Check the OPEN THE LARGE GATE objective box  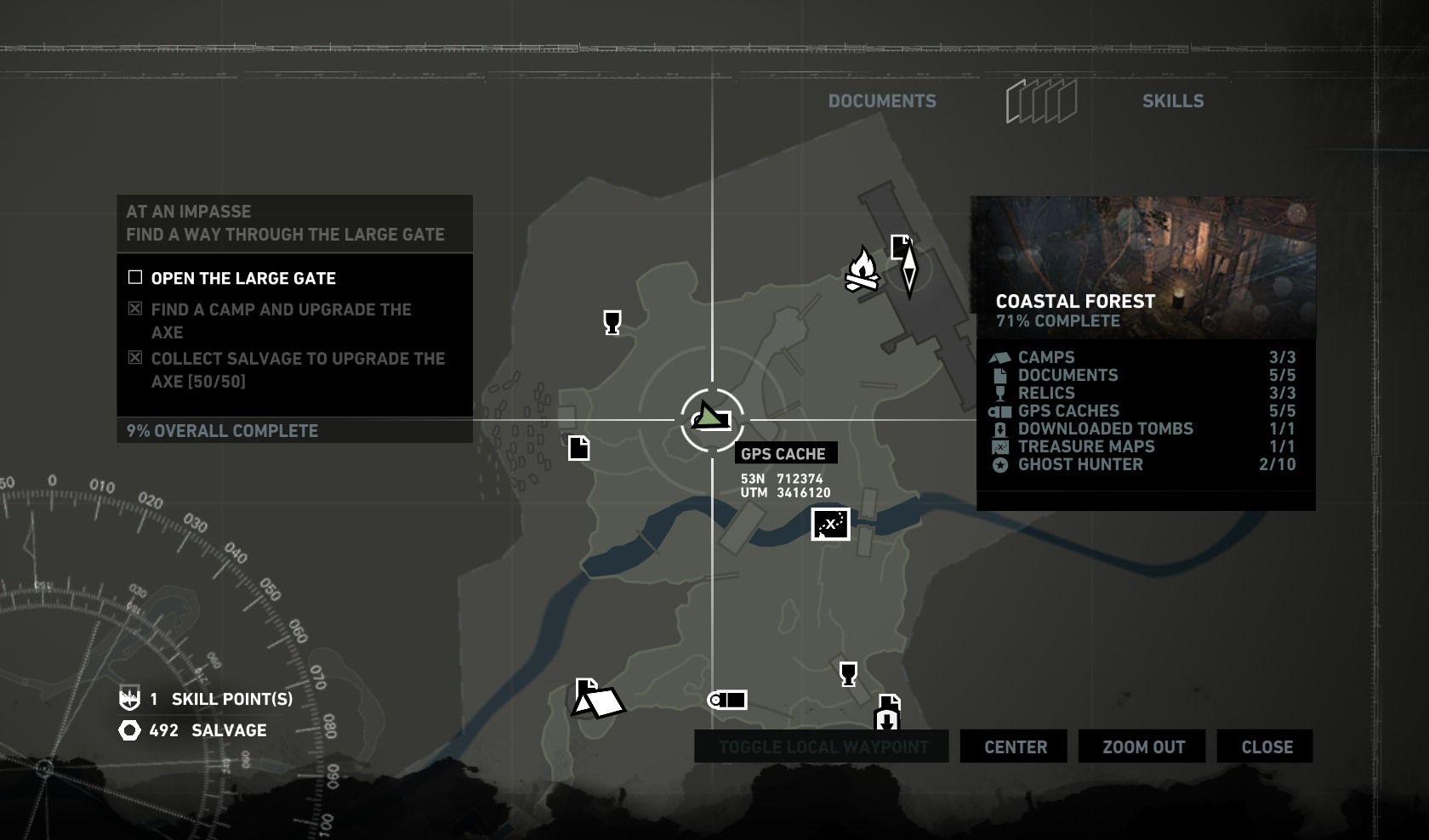pyautogui.click(x=134, y=277)
